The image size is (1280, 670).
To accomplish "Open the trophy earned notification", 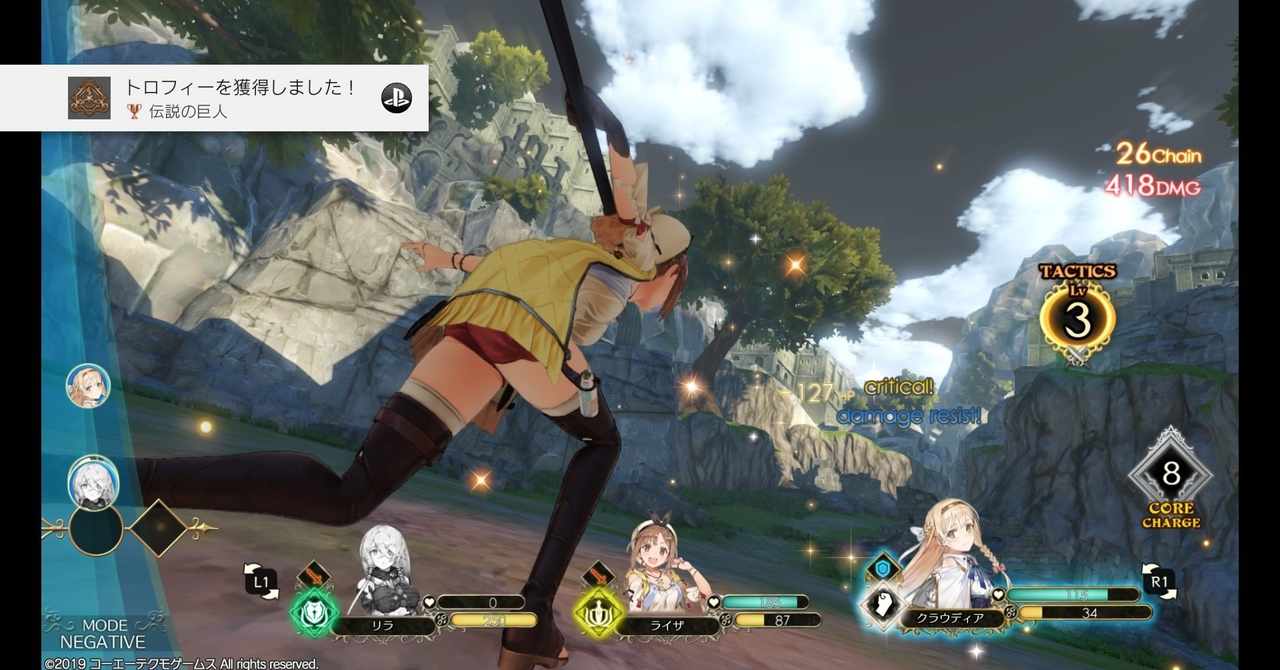I will [240, 98].
